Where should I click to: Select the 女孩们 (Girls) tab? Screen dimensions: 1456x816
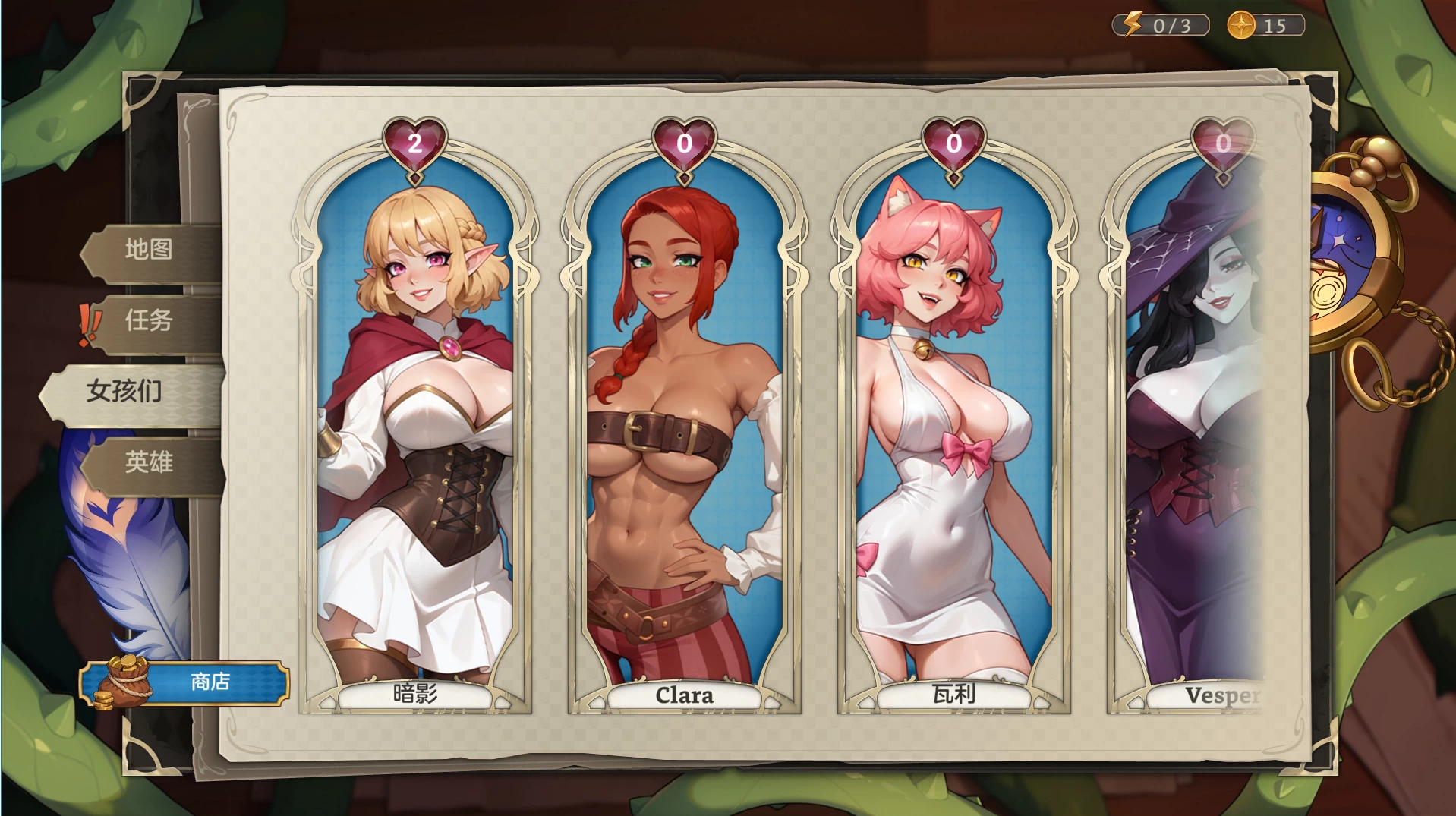(x=125, y=392)
